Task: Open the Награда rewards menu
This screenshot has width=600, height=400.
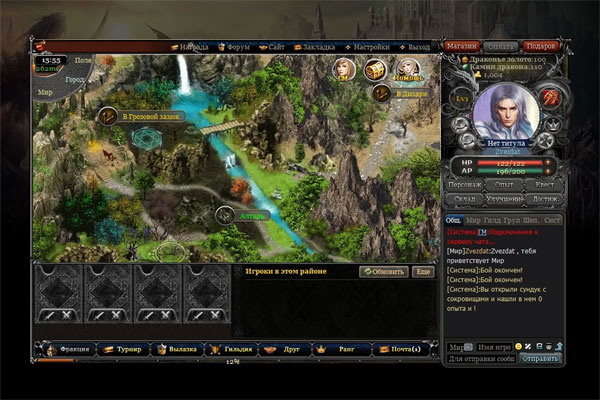Action: 192,47
